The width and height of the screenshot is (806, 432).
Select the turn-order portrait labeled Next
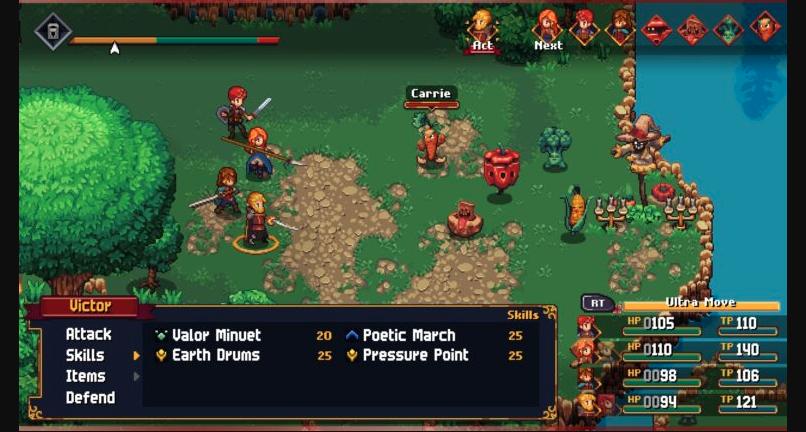click(x=548, y=24)
